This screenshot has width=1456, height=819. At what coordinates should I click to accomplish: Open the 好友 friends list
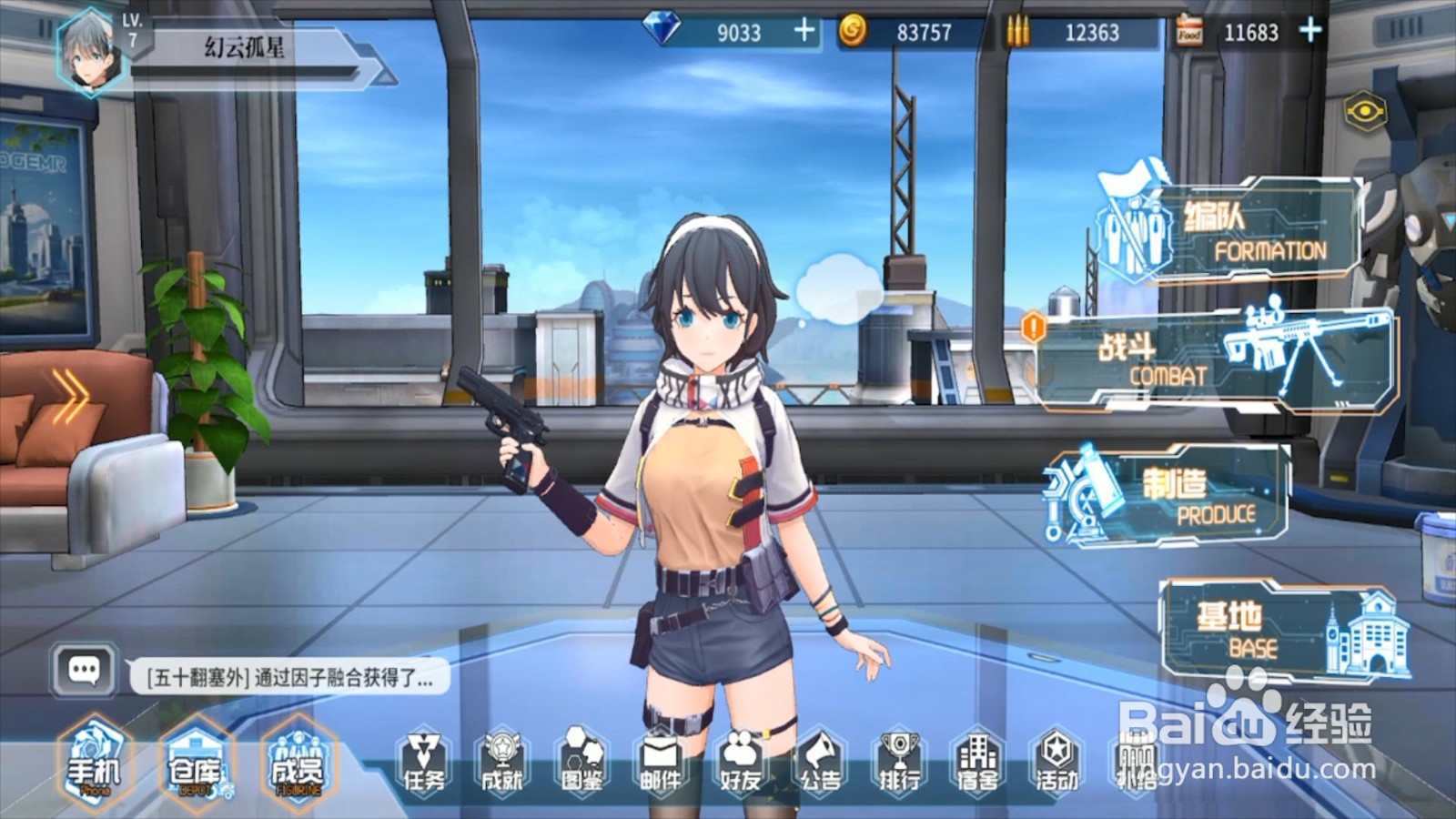click(740, 764)
